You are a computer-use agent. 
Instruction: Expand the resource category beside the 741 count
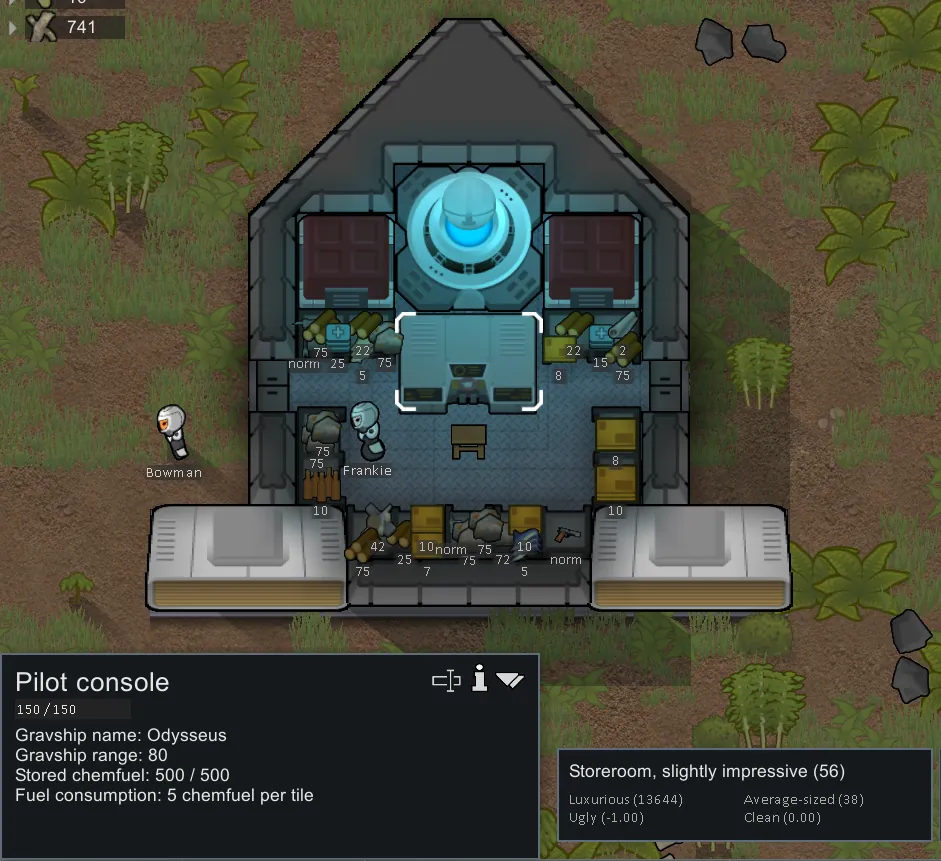click(13, 27)
